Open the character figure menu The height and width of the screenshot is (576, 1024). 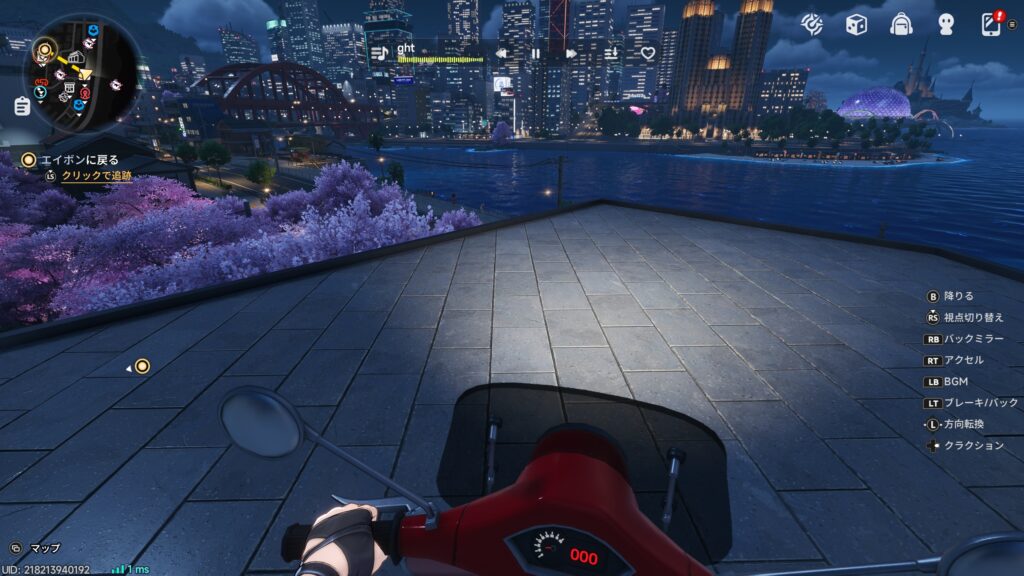coord(946,24)
